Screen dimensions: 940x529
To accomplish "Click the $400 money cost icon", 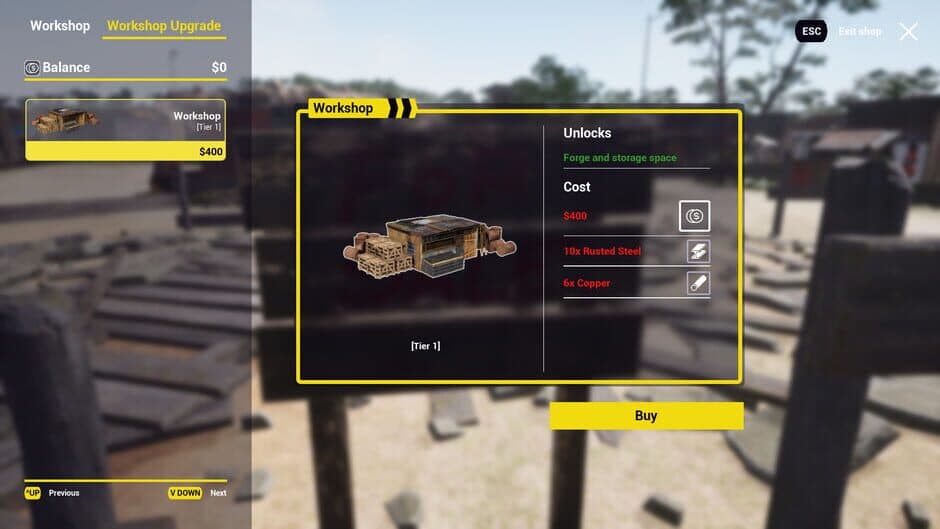I will (x=695, y=216).
